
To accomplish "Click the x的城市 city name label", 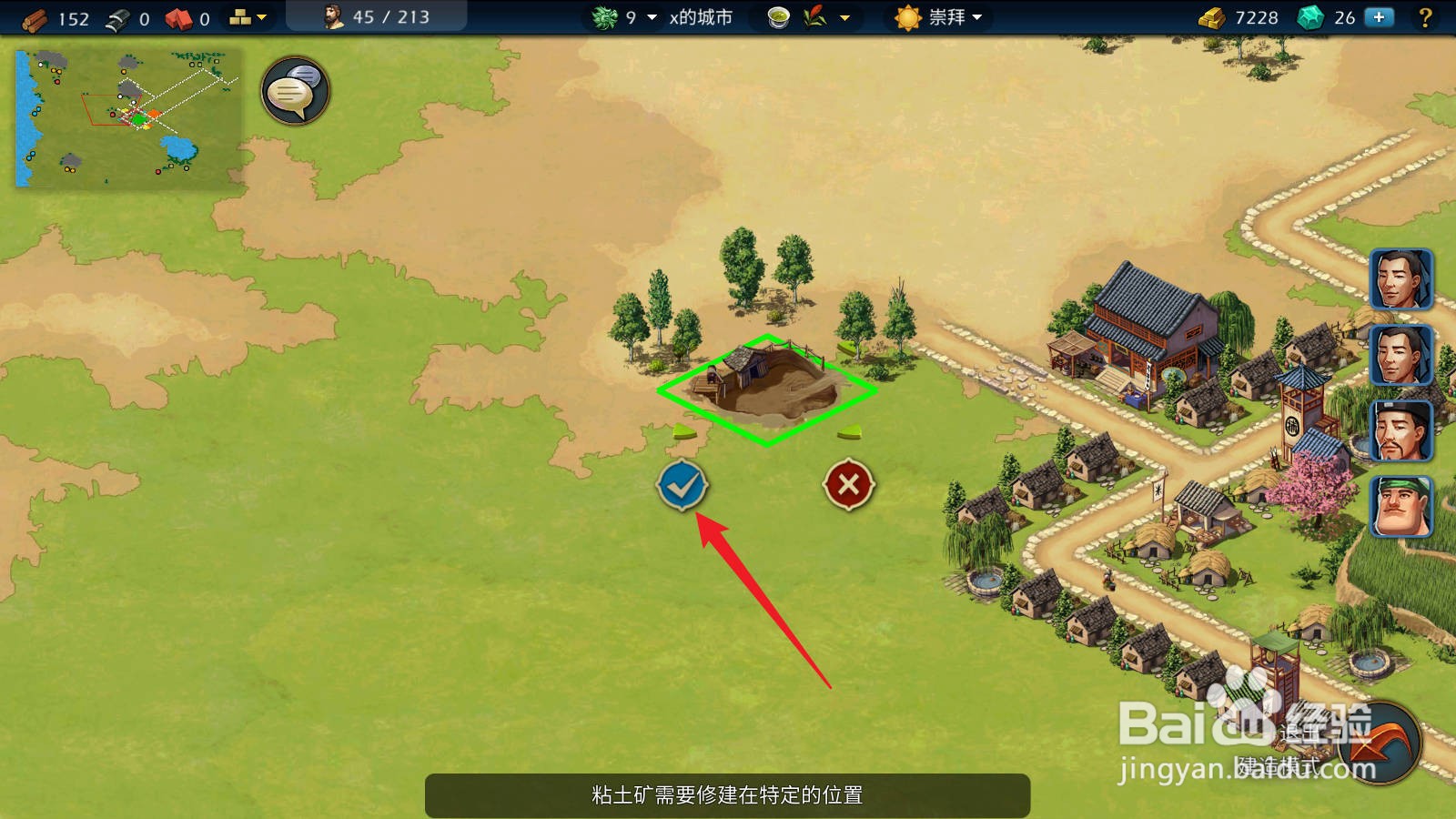I will [699, 15].
